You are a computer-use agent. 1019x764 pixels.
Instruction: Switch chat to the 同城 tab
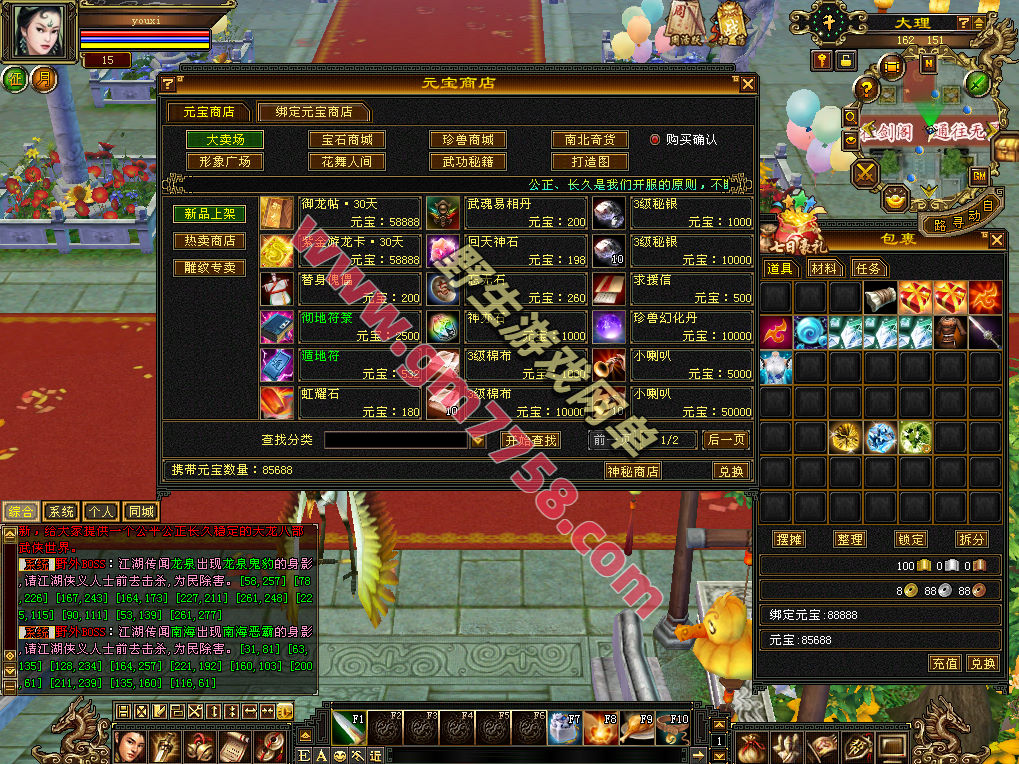141,512
